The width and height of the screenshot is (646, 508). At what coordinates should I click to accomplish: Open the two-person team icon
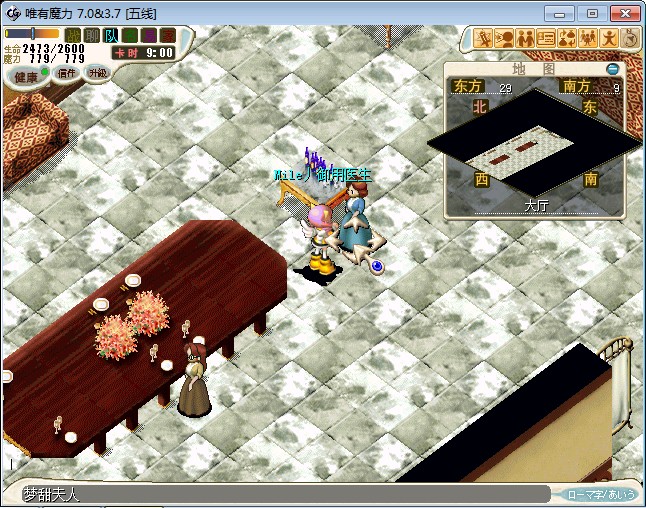pyautogui.click(x=526, y=39)
